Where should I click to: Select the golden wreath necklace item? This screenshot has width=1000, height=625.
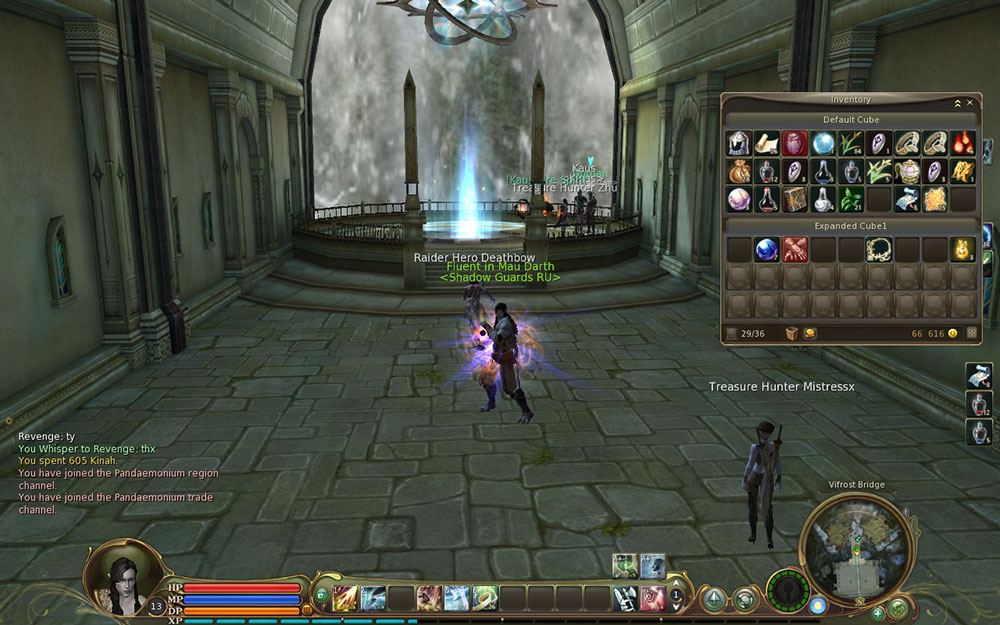(879, 249)
